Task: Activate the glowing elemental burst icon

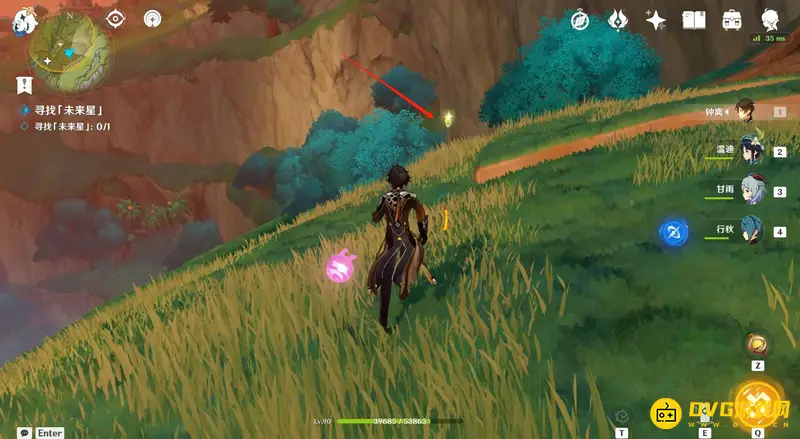Action: (x=758, y=405)
